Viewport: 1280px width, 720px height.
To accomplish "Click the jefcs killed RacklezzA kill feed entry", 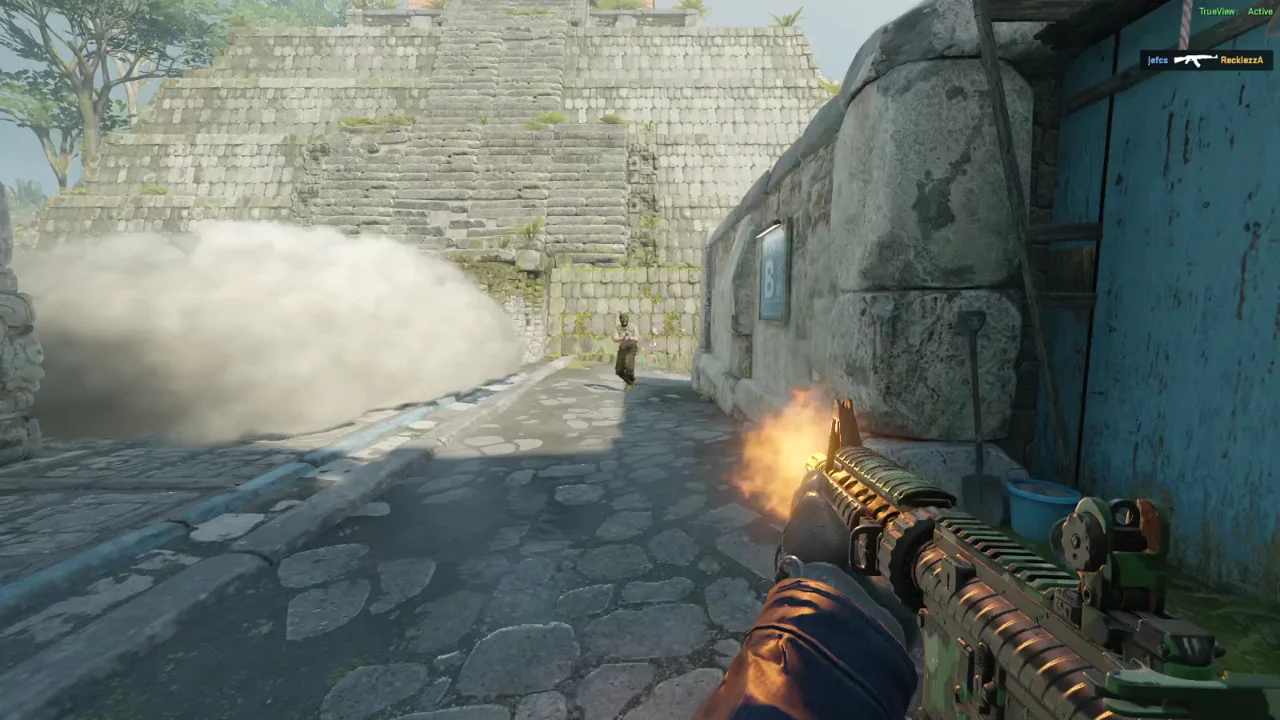I will (x=1206, y=60).
